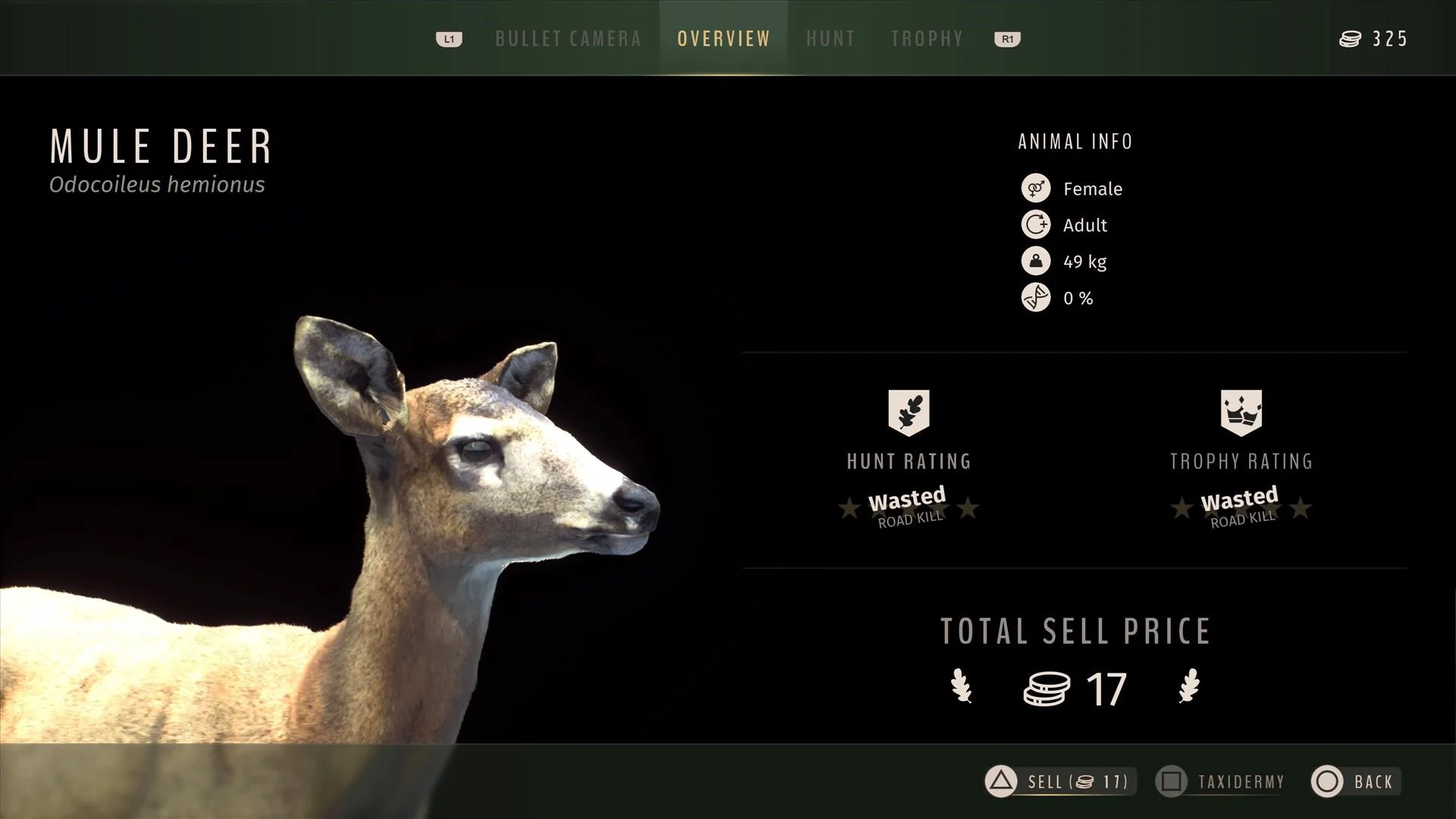The width and height of the screenshot is (1456, 819).
Task: Click TAXIDERMY to preserve the animal
Action: click(x=1240, y=782)
